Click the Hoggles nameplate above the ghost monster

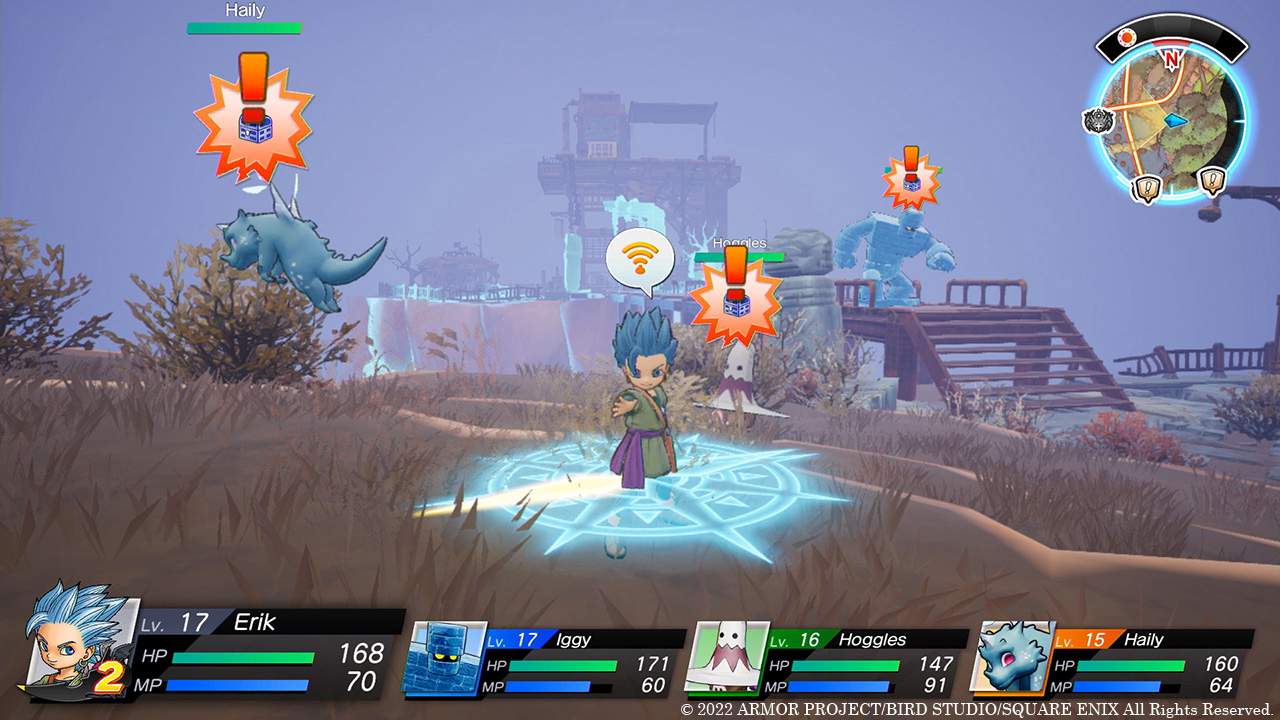click(739, 242)
